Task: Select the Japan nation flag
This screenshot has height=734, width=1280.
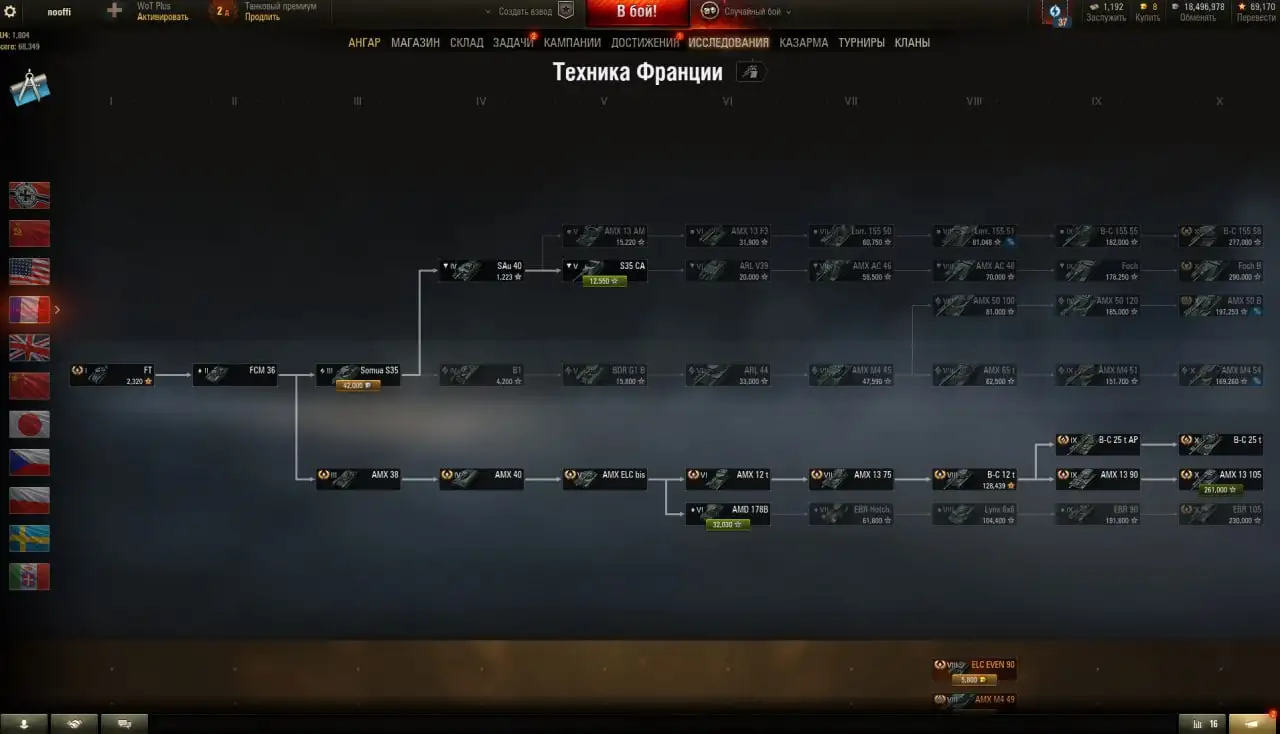Action: tap(29, 424)
